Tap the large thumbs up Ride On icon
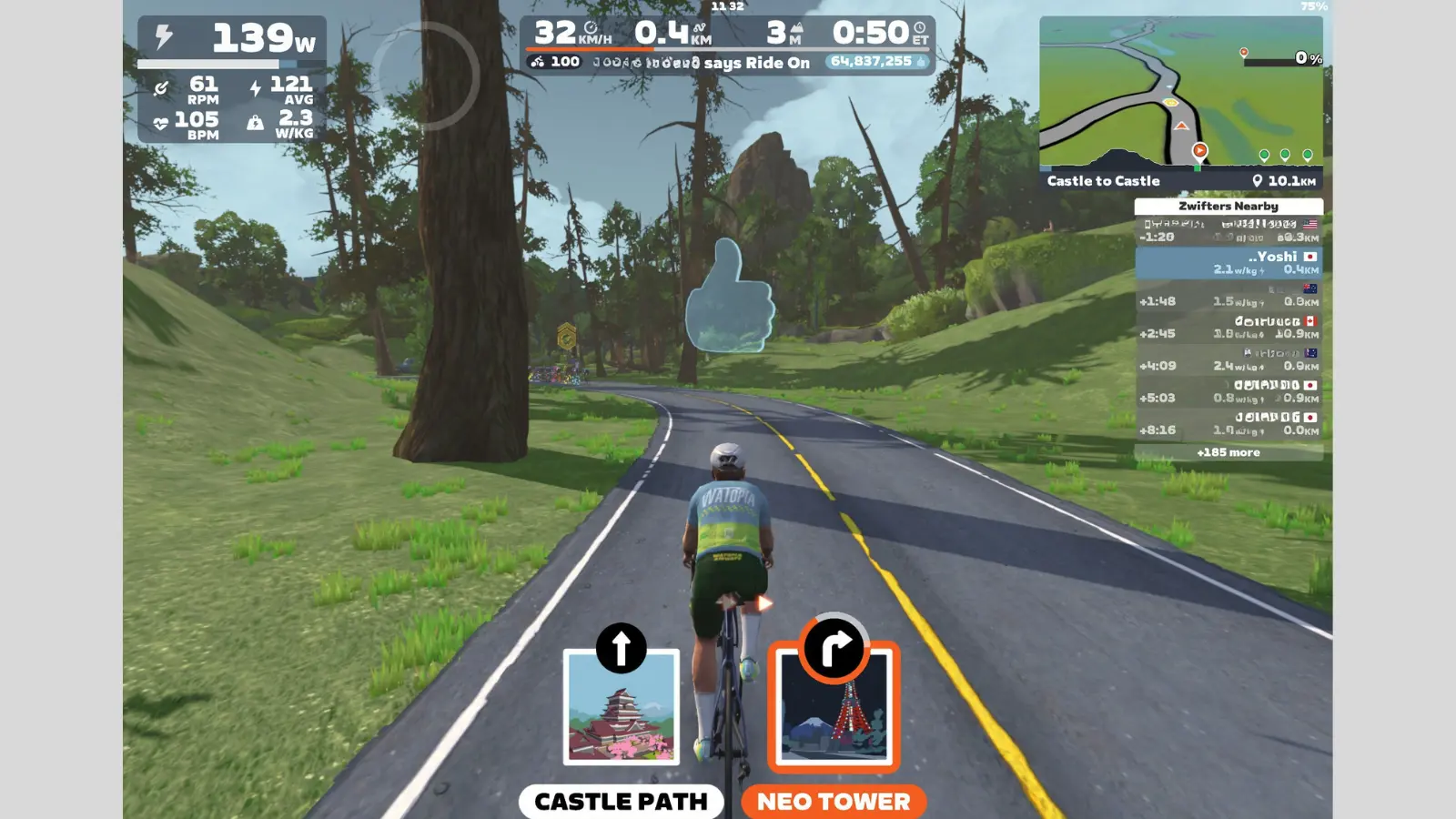The image size is (1456, 819). pyautogui.click(x=730, y=297)
